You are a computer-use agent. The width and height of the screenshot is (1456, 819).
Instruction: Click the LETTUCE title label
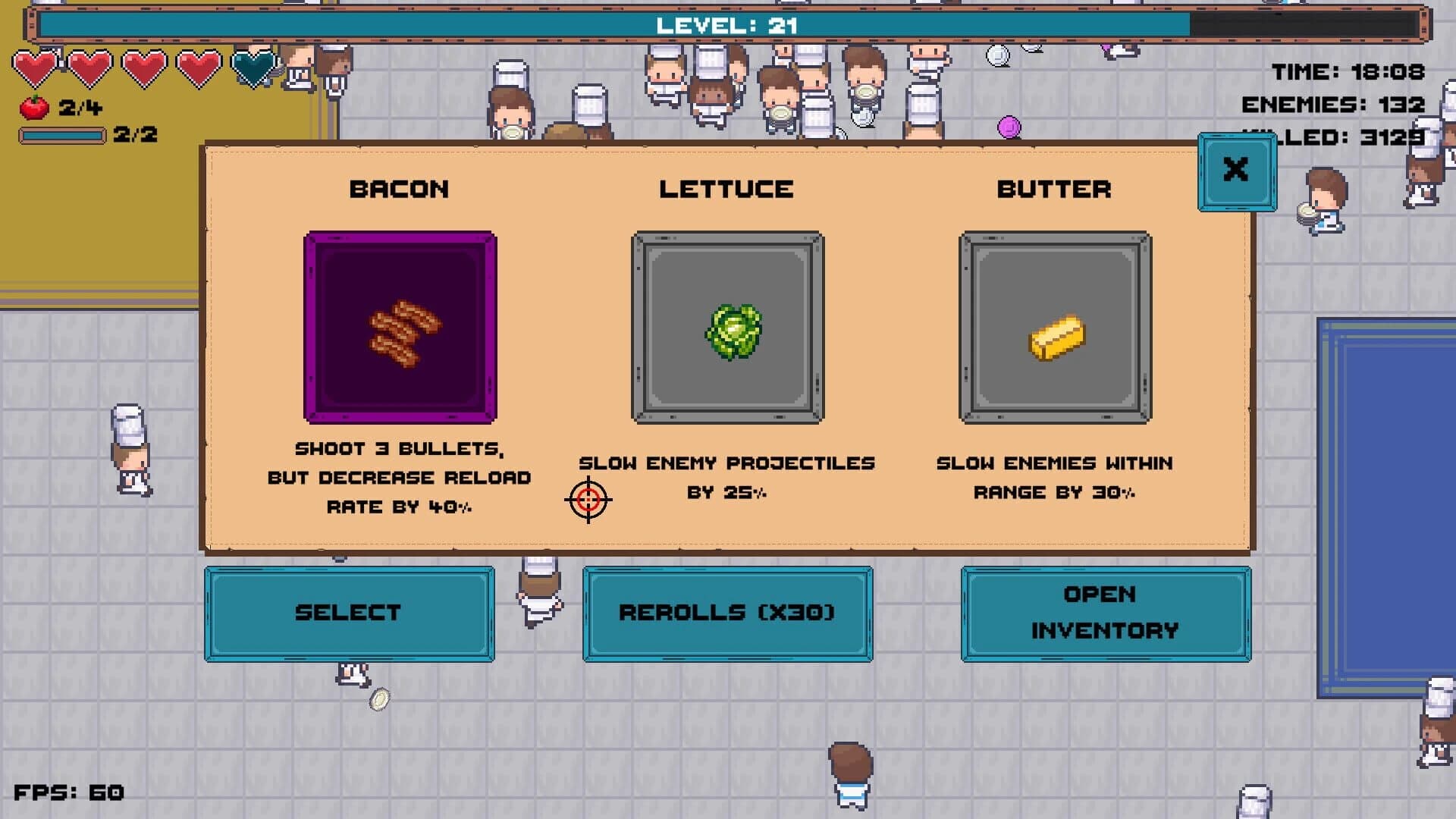tap(726, 189)
